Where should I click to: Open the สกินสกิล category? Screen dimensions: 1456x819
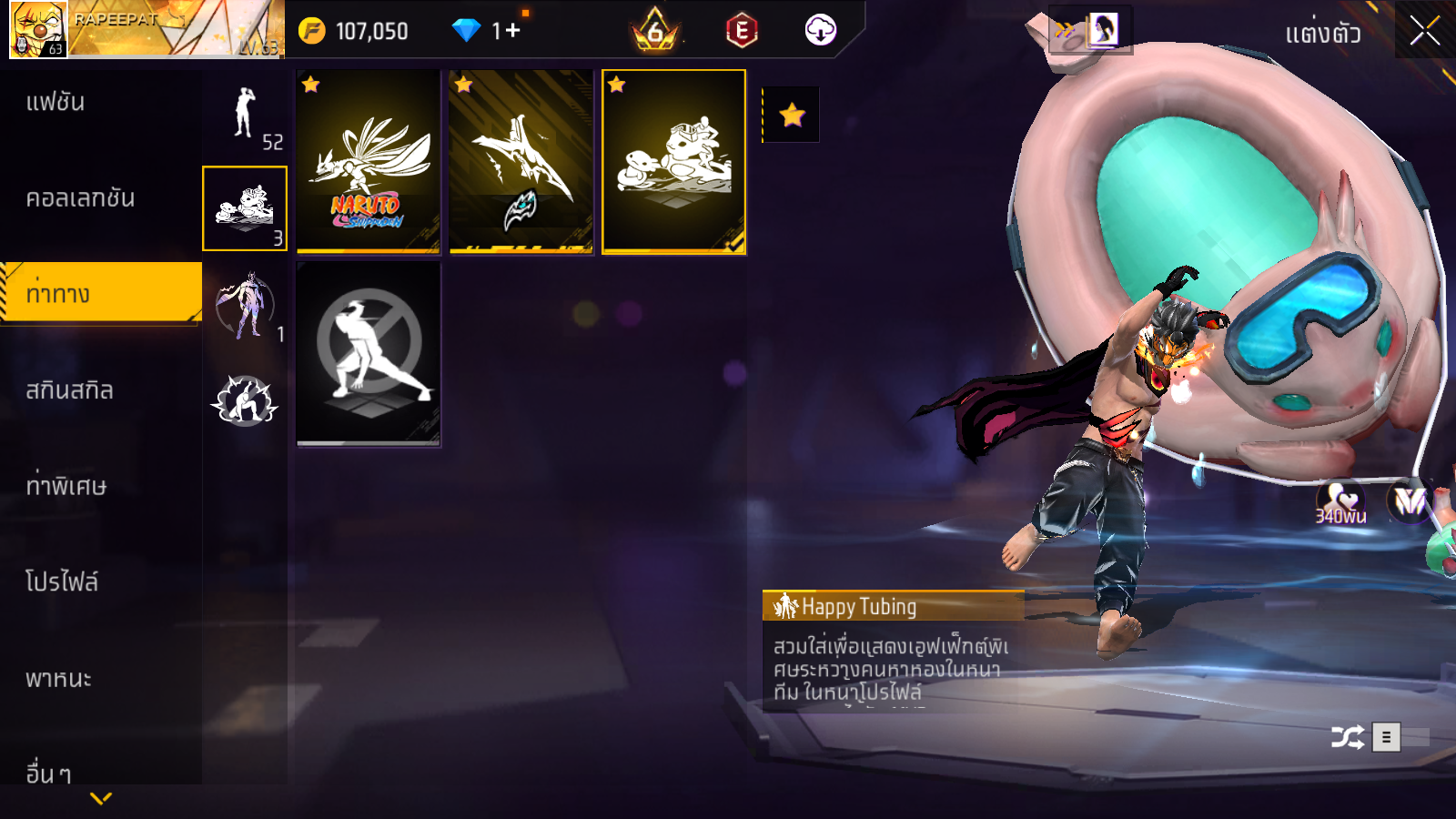69,390
